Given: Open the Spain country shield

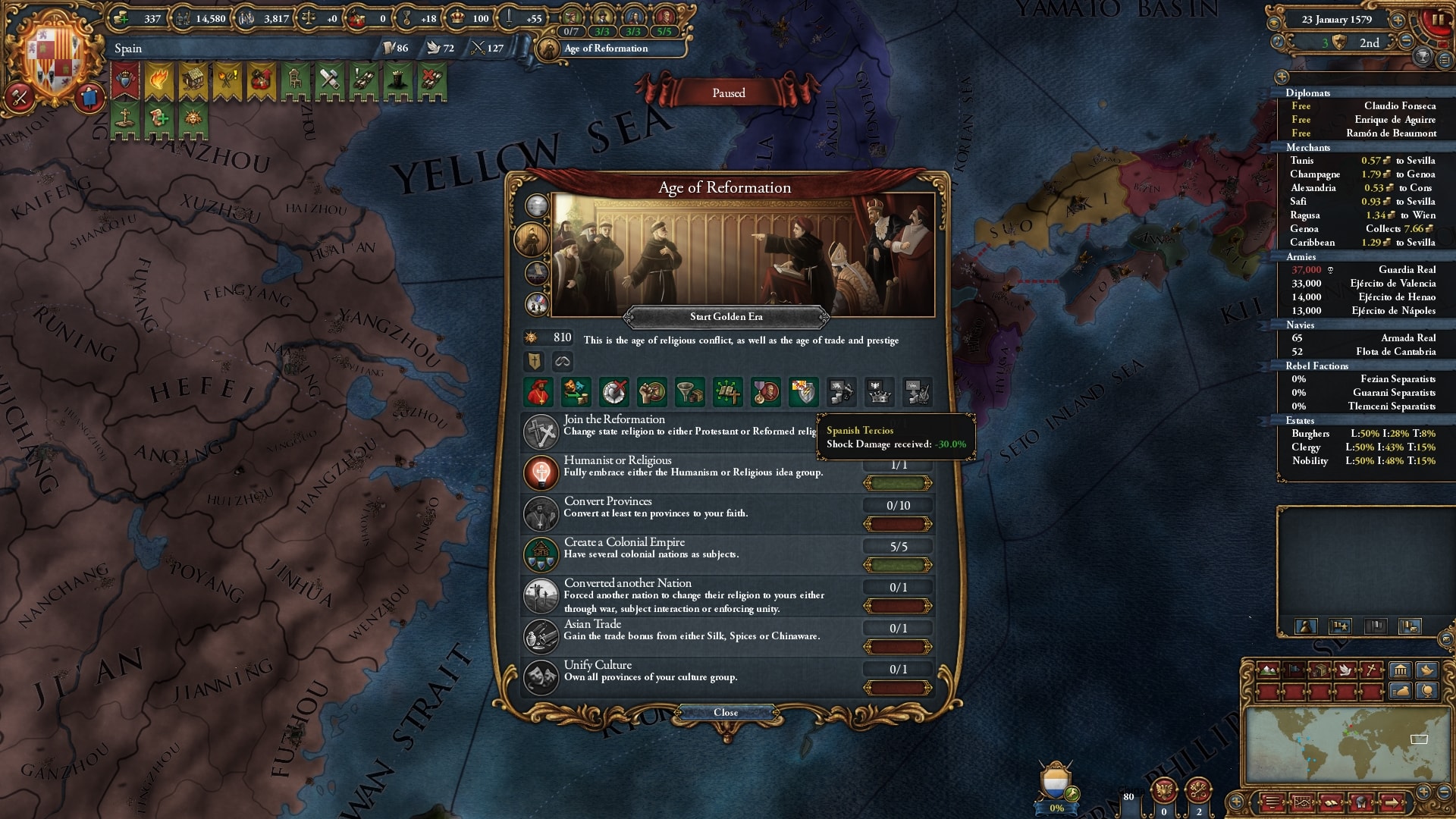Looking at the screenshot, I should point(53,57).
